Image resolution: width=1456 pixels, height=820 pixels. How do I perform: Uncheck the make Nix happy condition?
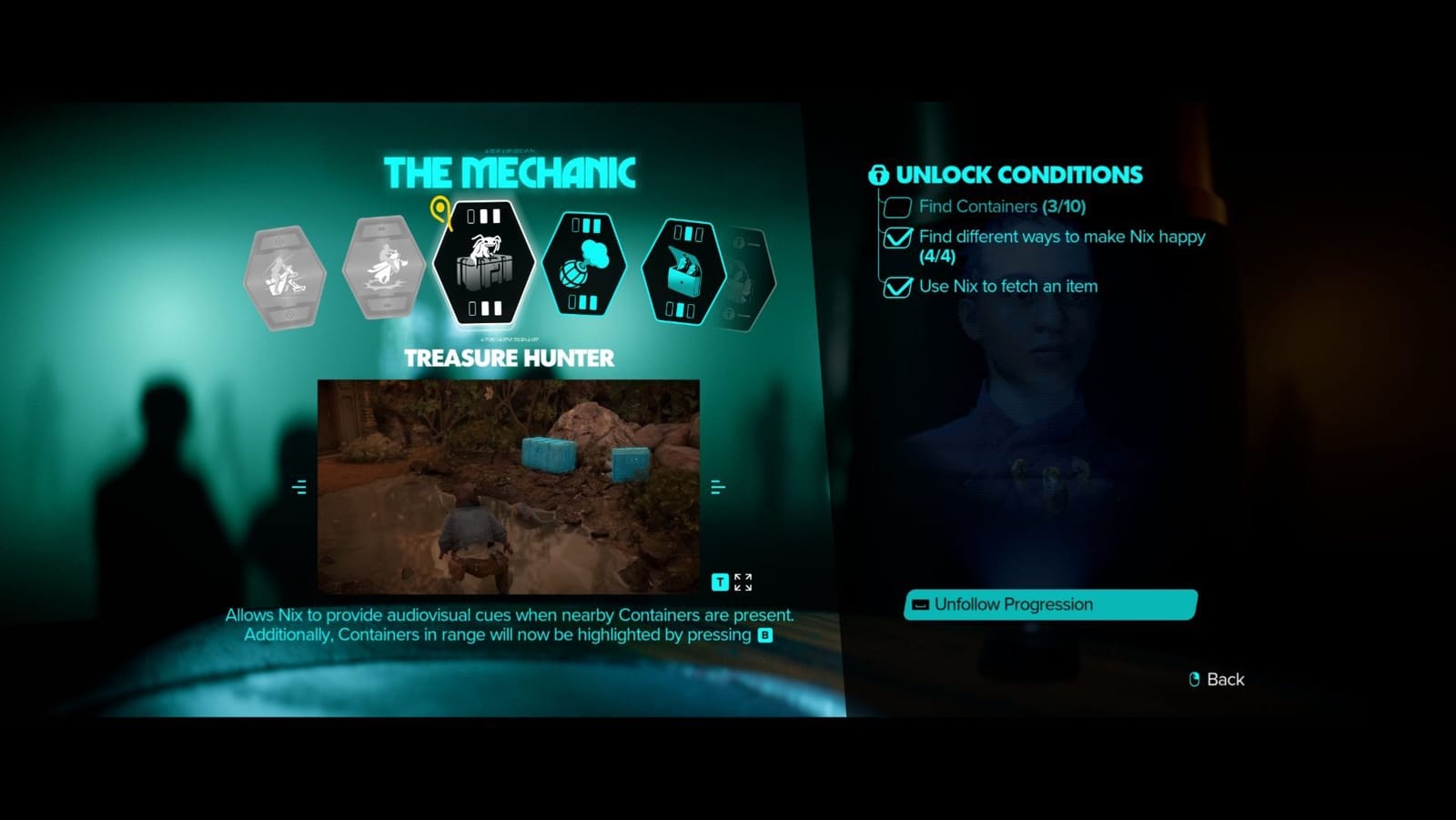[896, 238]
